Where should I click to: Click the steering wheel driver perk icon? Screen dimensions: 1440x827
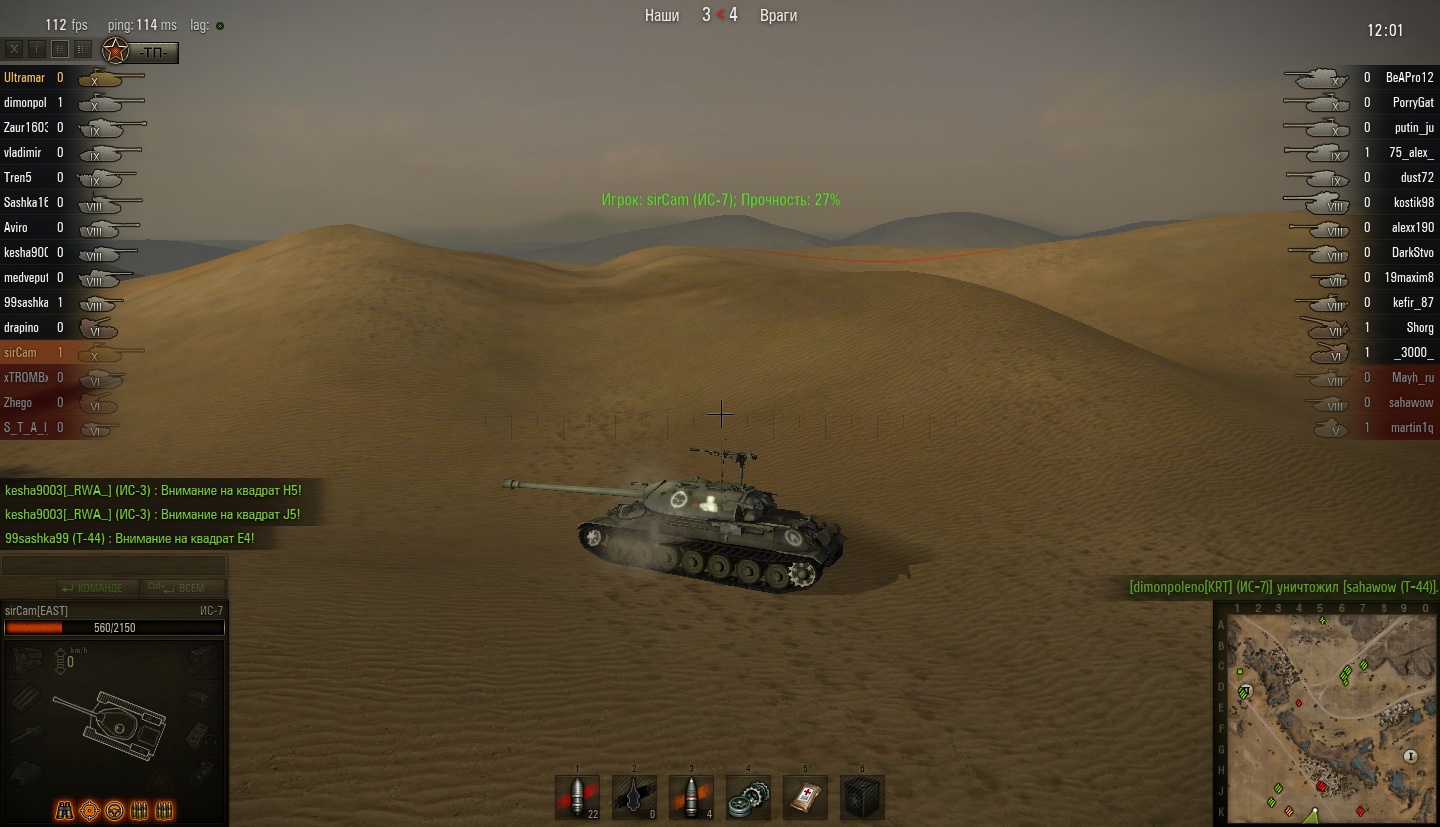115,810
